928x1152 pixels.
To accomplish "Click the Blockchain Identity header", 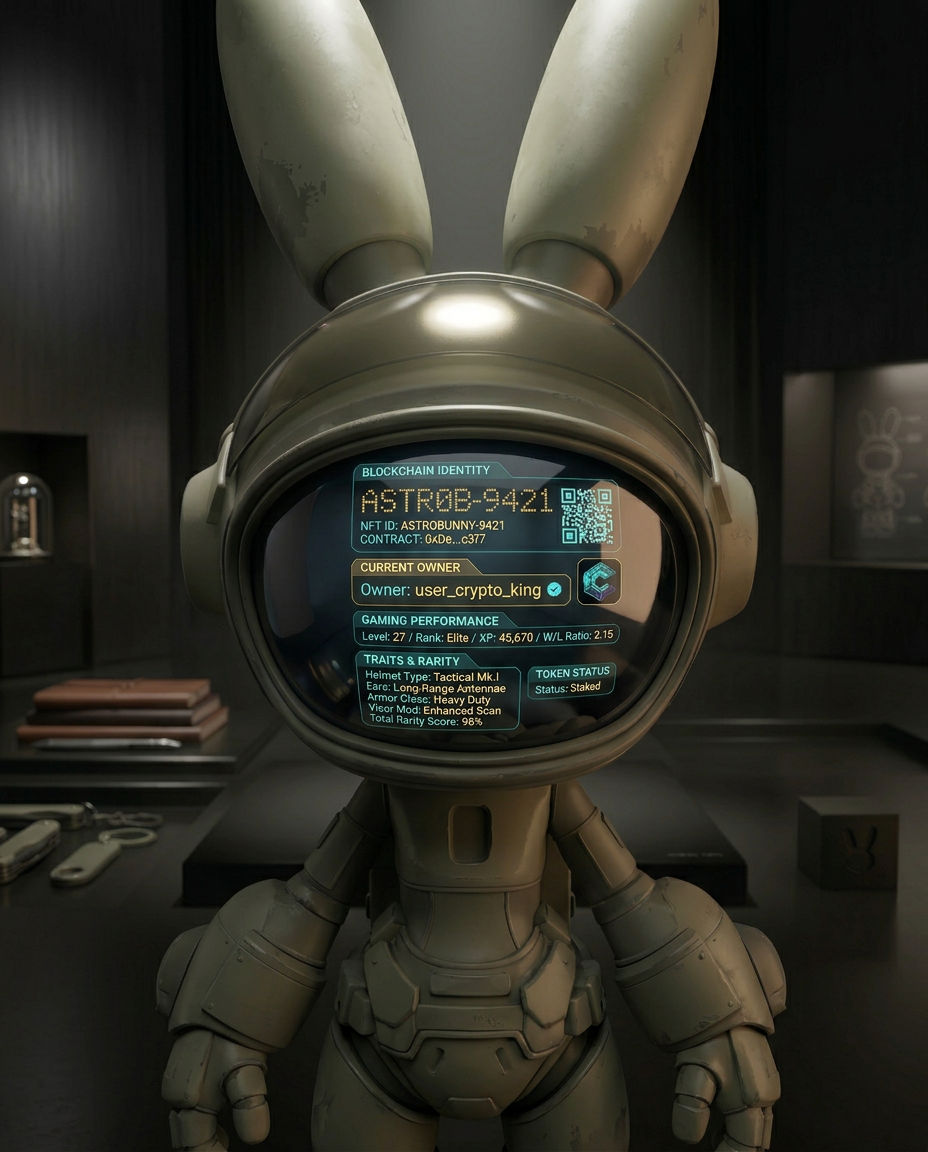I will [426, 471].
